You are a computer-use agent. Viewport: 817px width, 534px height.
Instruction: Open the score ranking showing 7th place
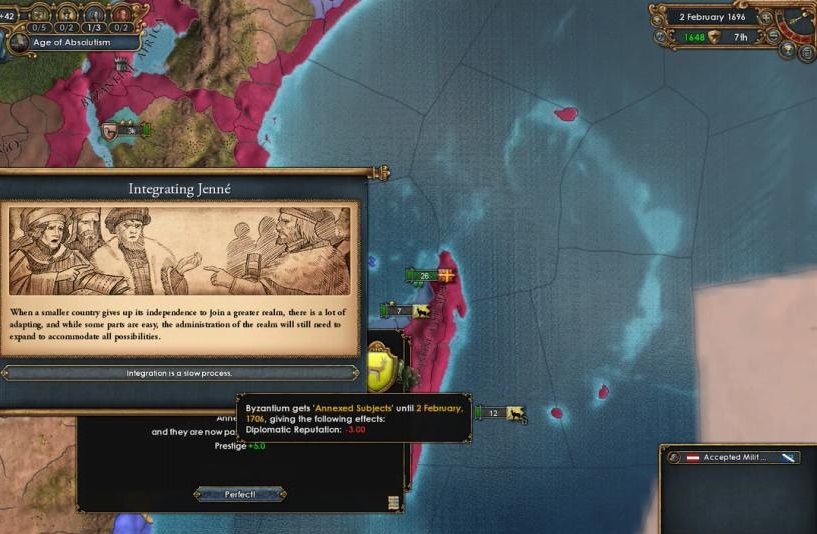[740, 38]
